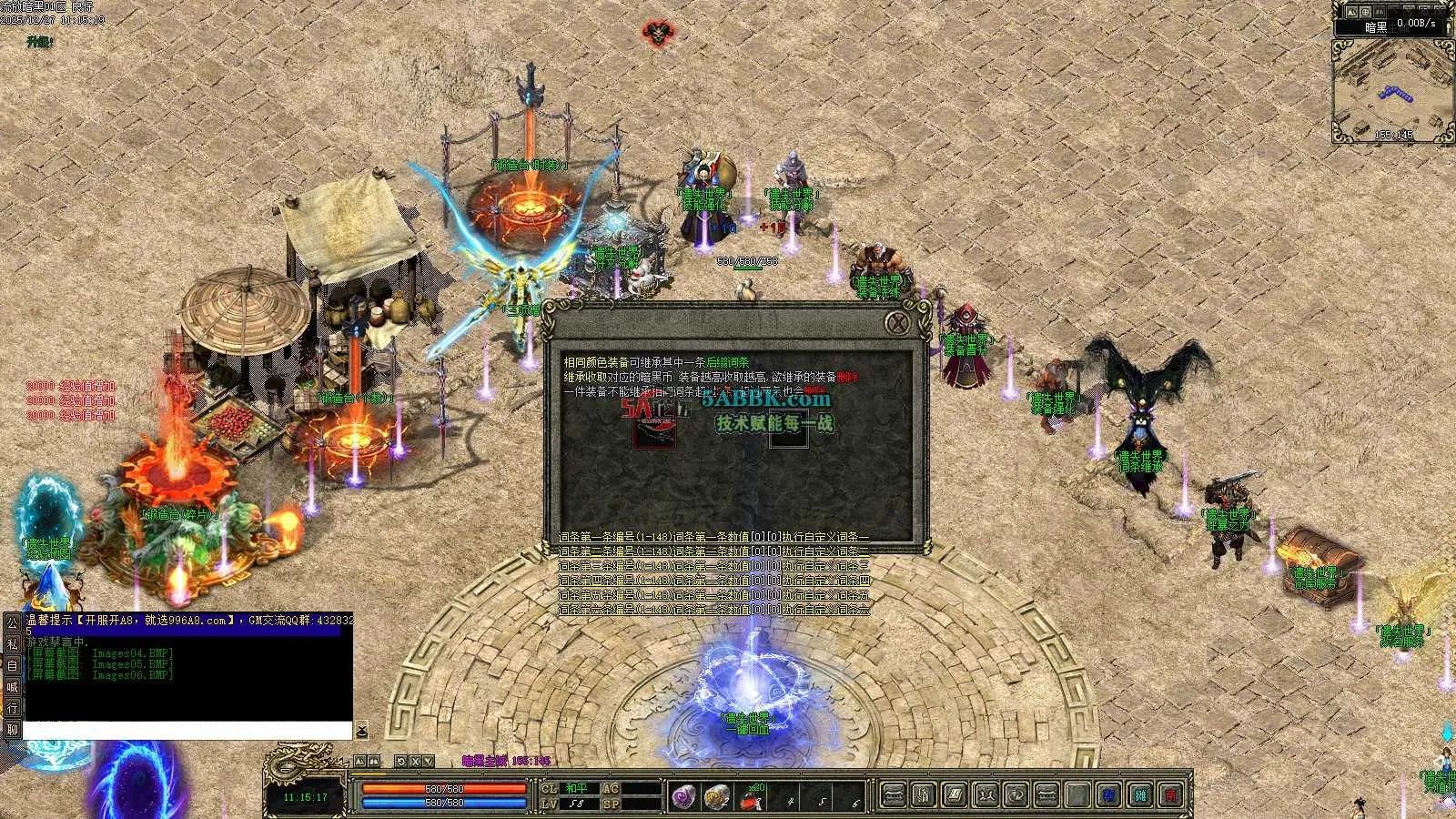Use the purple scroll in hotbar slot one

click(684, 797)
